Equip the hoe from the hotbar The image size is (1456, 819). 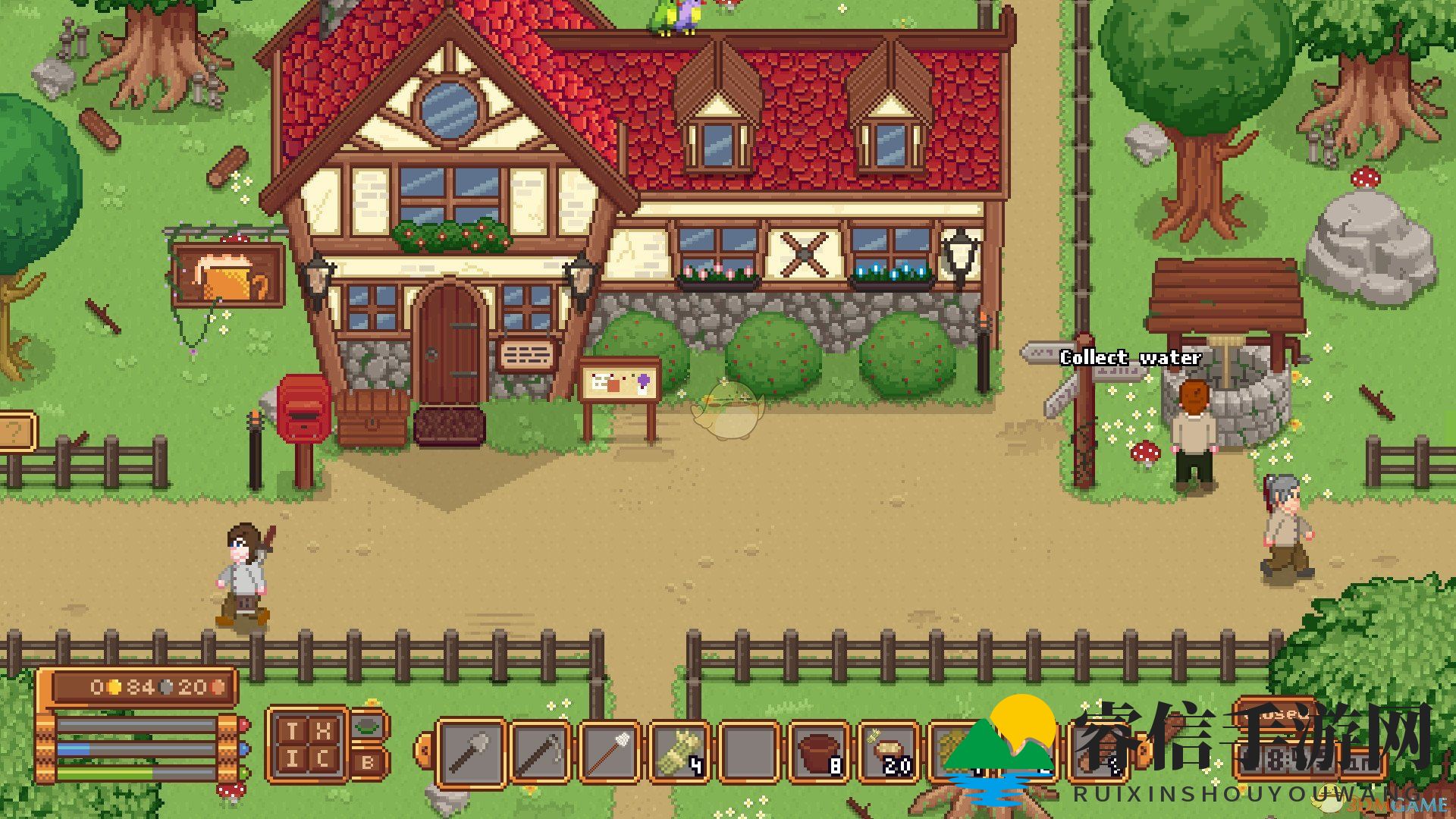click(539, 752)
